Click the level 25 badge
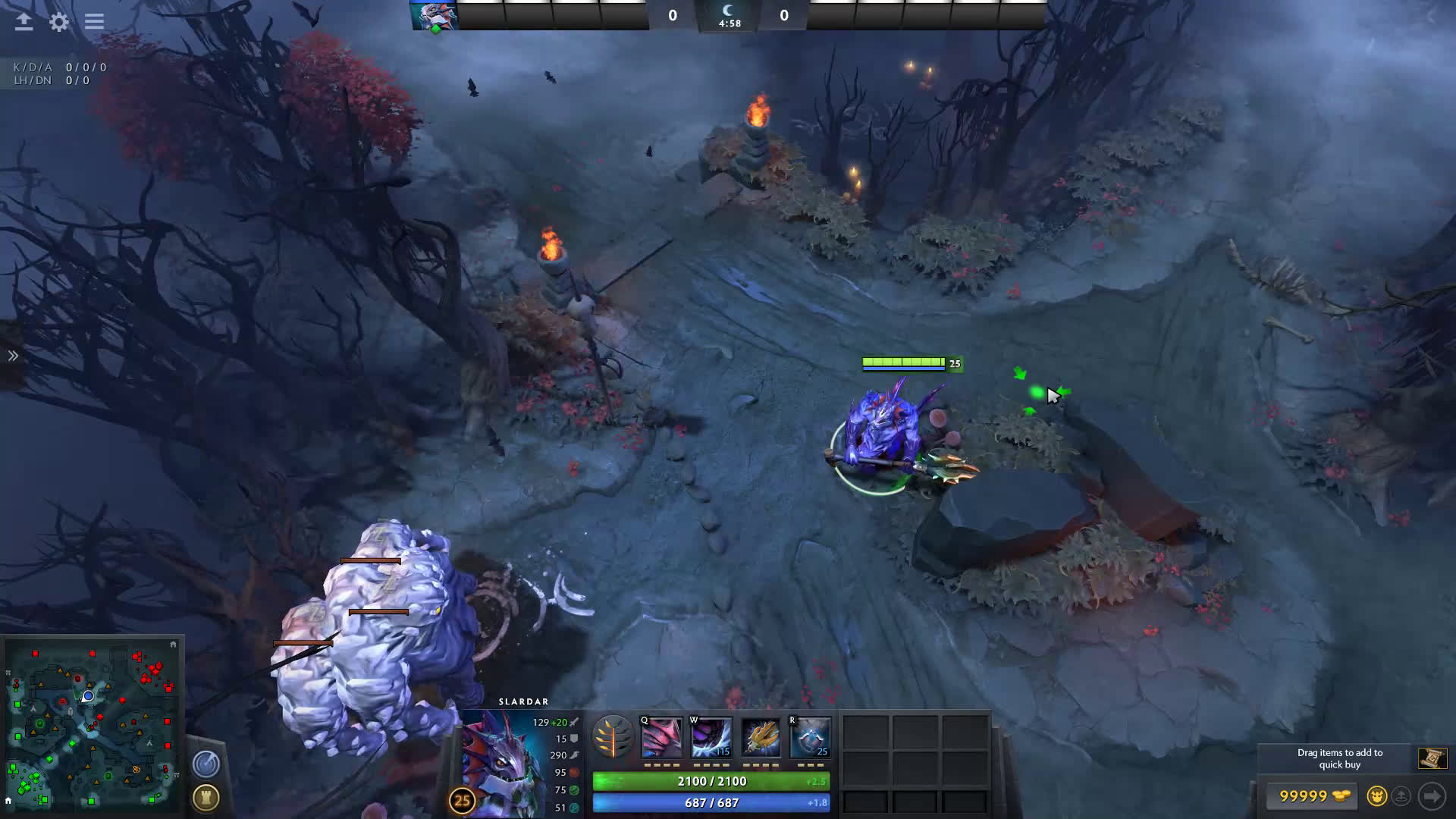The image size is (1456, 819). (462, 801)
